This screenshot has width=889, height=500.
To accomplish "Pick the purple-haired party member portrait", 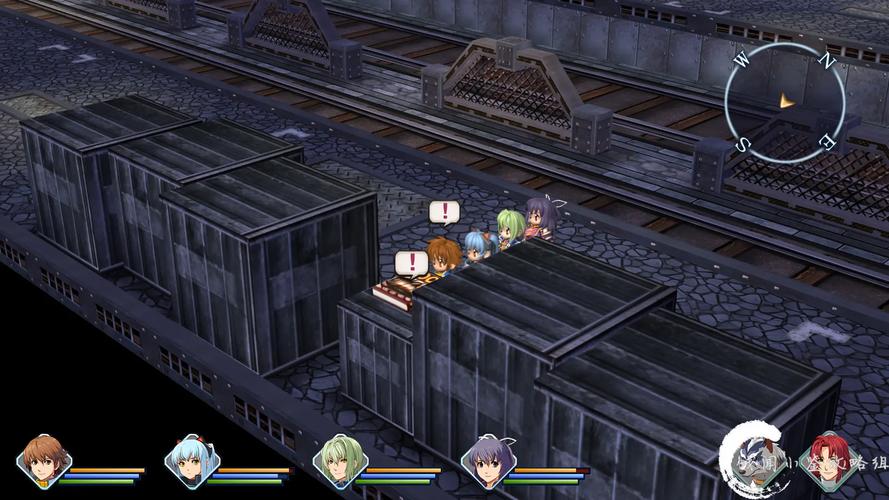I will [x=488, y=461].
